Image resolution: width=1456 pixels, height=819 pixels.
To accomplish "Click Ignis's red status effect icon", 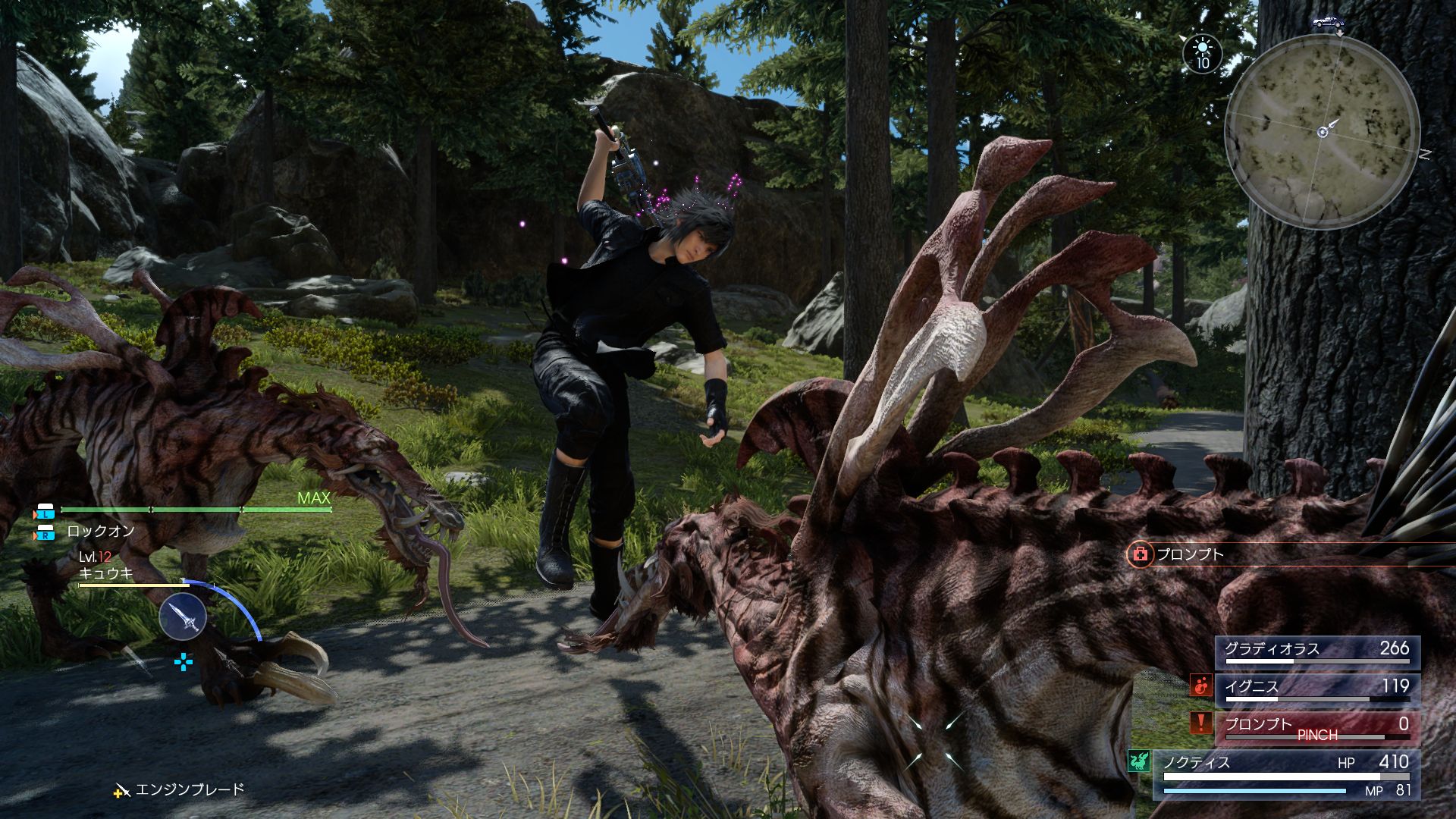I will [1200, 686].
